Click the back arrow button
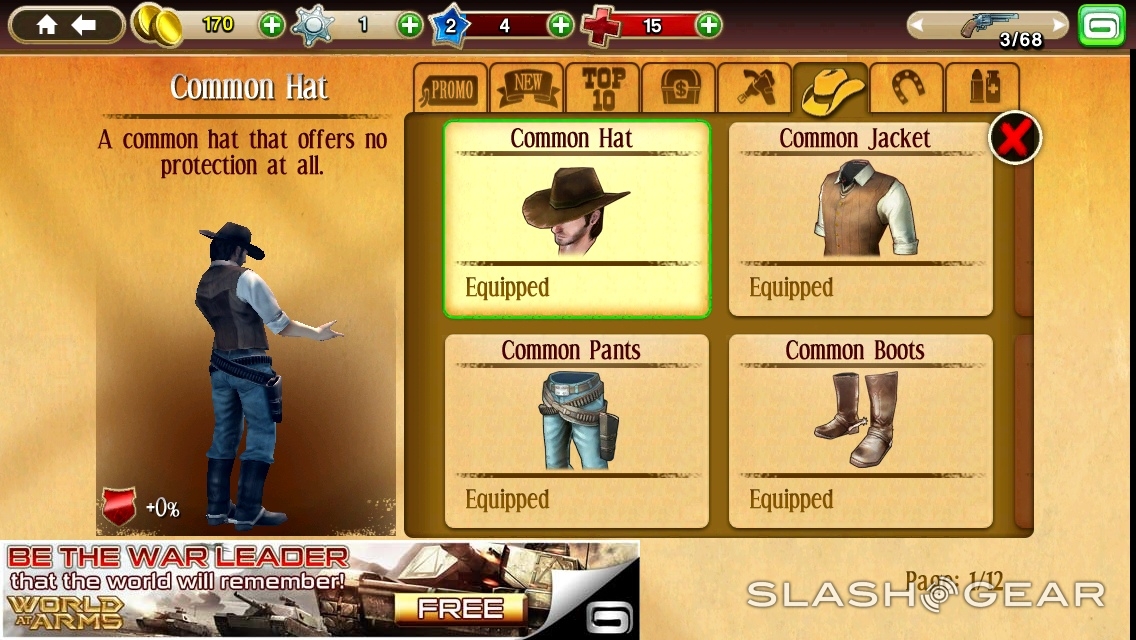This screenshot has width=1136, height=640. point(85,25)
